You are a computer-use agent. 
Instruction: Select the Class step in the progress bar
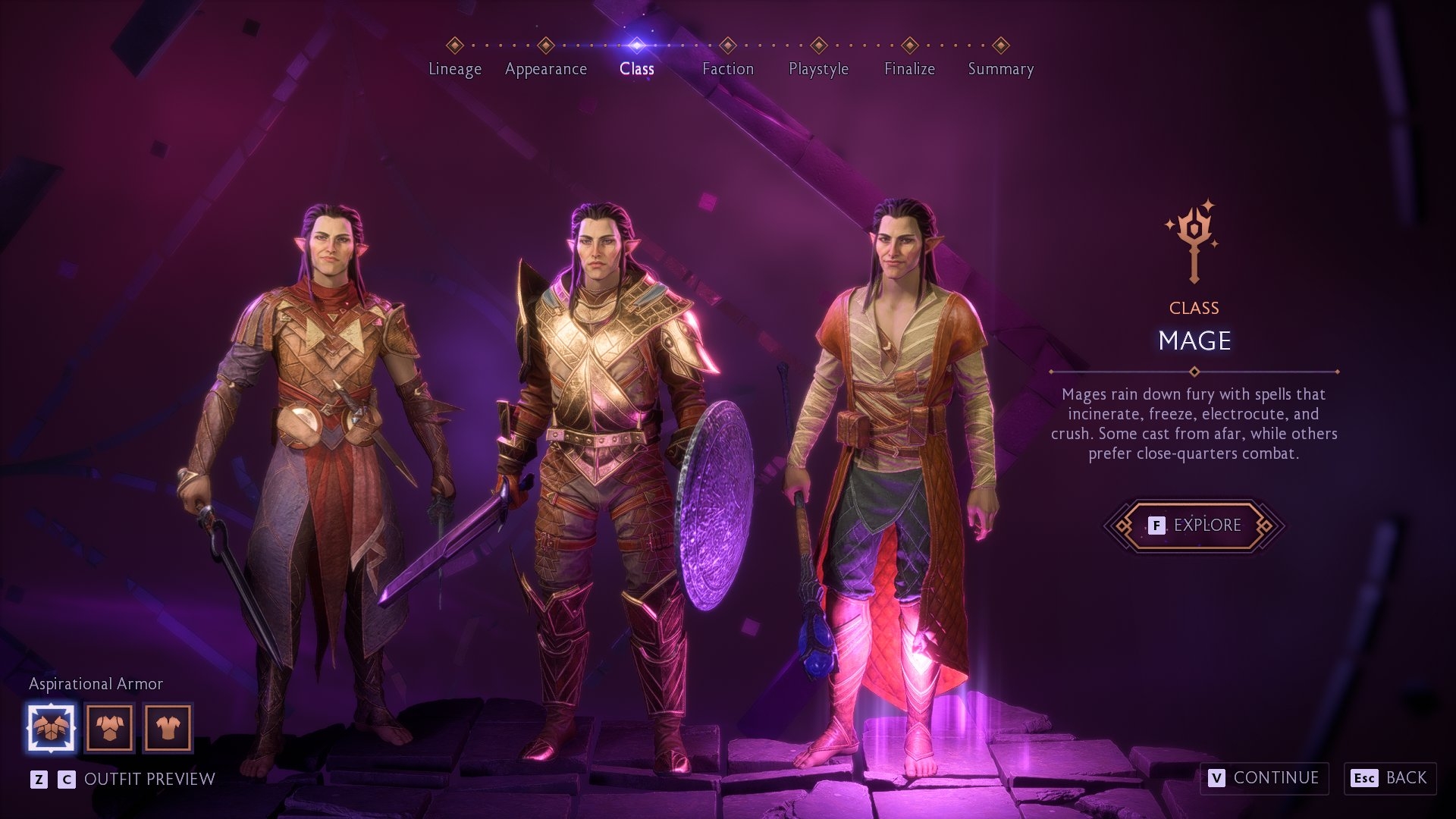pyautogui.click(x=636, y=68)
